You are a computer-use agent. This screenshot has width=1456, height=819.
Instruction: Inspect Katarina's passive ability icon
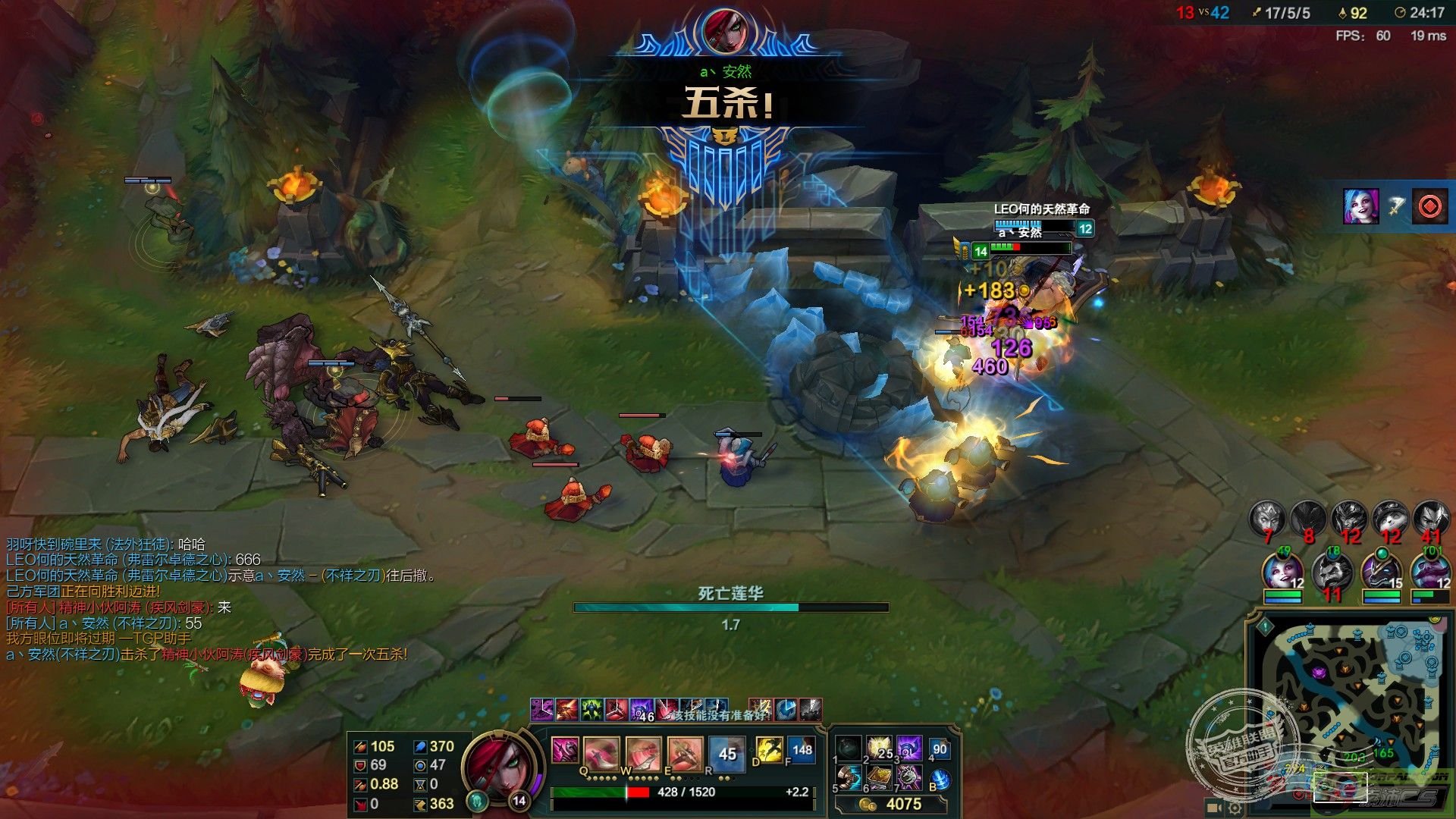565,750
